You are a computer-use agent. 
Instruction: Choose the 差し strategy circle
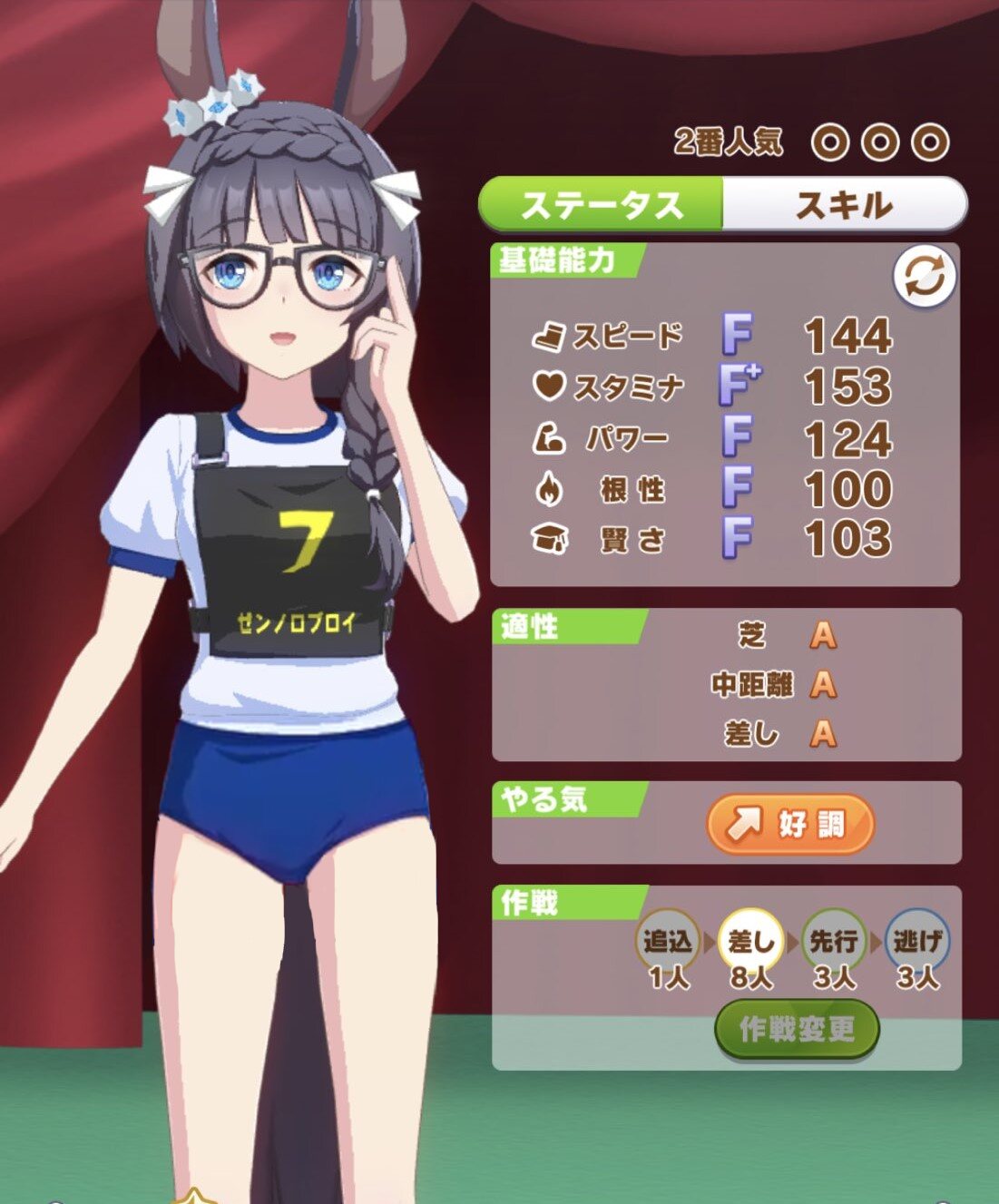pos(750,942)
